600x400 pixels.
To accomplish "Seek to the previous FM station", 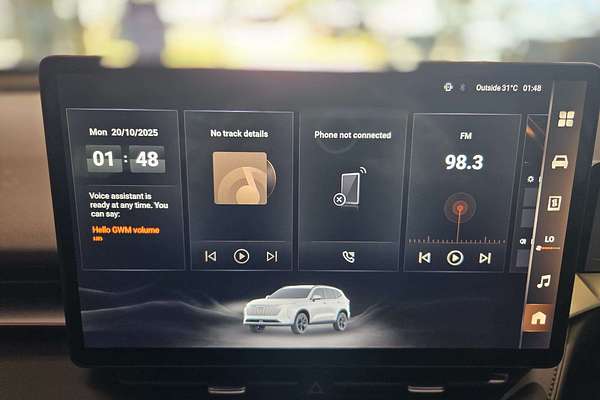I will point(424,258).
